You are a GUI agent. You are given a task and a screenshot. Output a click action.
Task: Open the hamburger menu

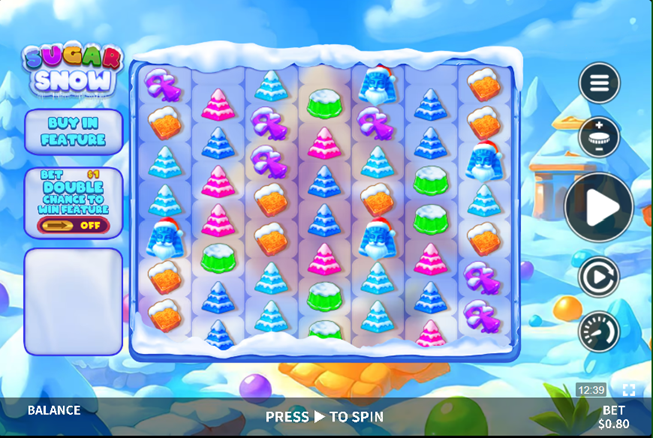(x=599, y=83)
